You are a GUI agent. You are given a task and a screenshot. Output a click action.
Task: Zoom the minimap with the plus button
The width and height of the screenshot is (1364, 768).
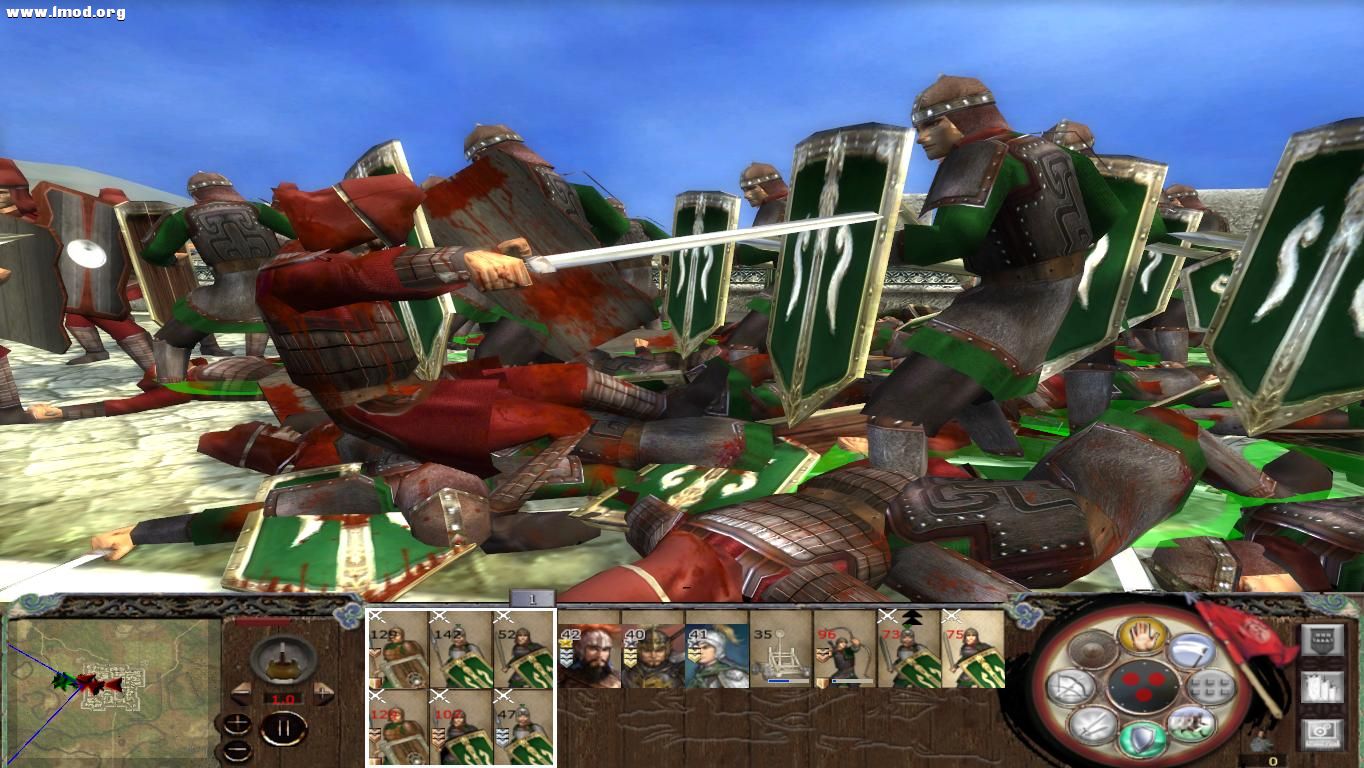[x=237, y=724]
